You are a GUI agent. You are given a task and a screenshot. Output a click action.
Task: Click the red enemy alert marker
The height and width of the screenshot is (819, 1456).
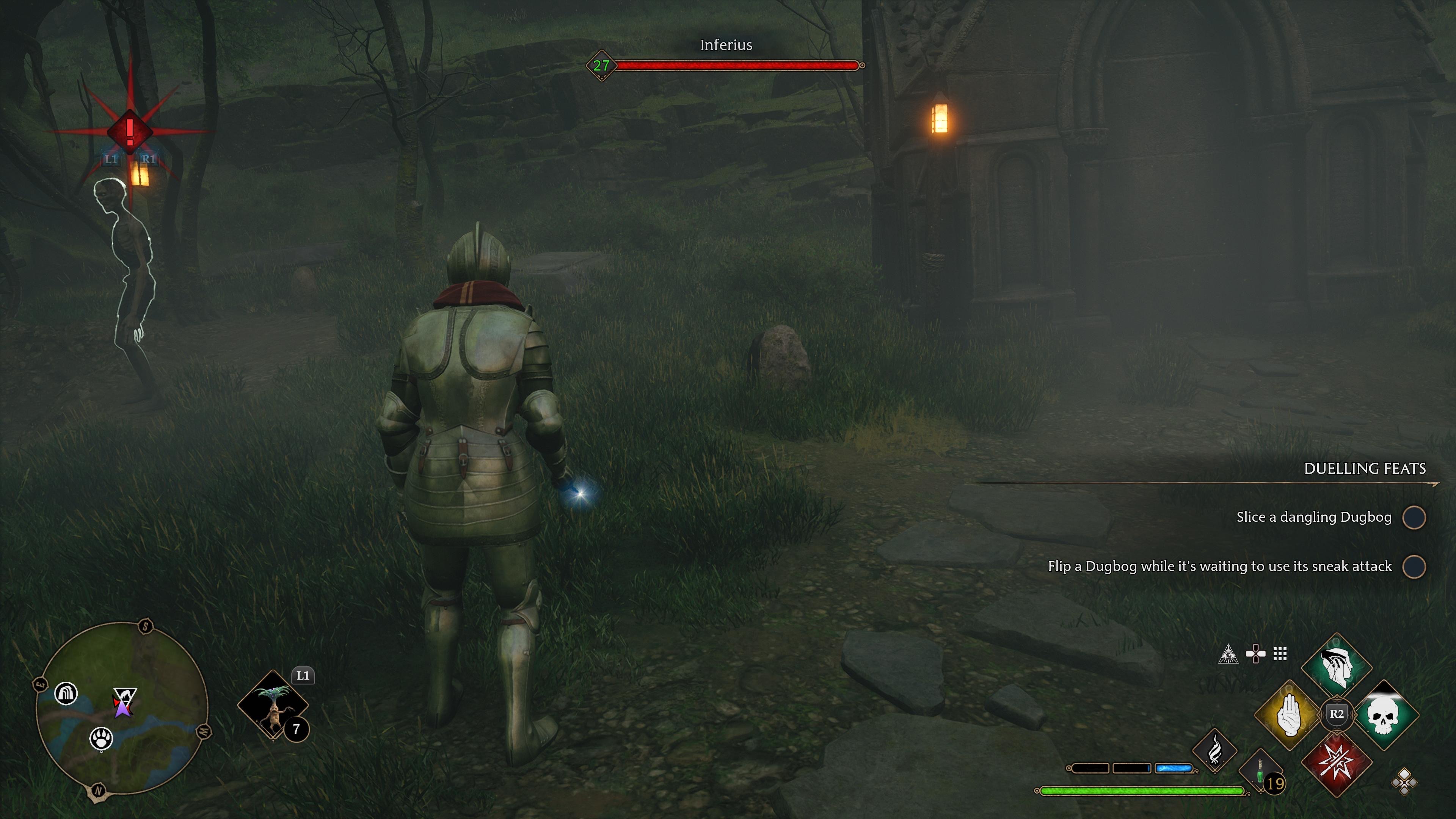(x=129, y=131)
